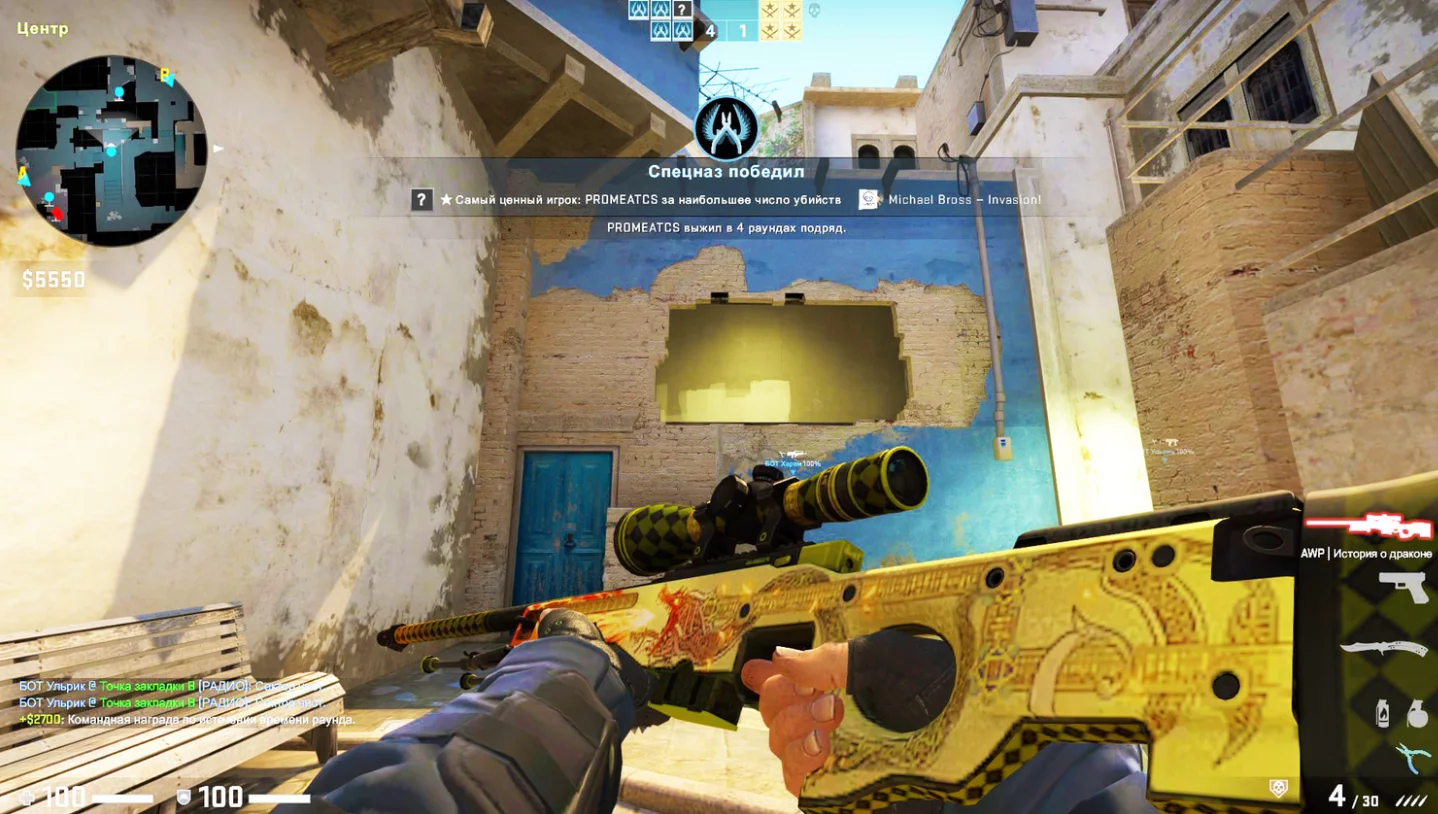Select bombsite A marker on the minimap
This screenshot has width=1438, height=814.
24,176
